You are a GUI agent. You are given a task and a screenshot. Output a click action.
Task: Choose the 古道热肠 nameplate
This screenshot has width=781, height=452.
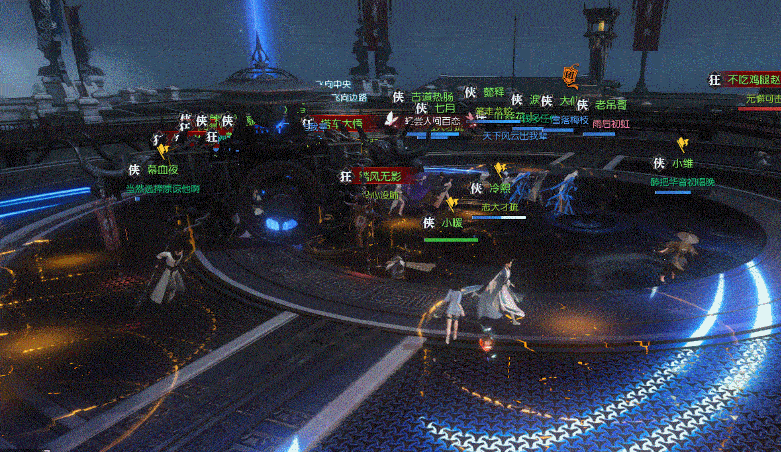click(x=432, y=97)
